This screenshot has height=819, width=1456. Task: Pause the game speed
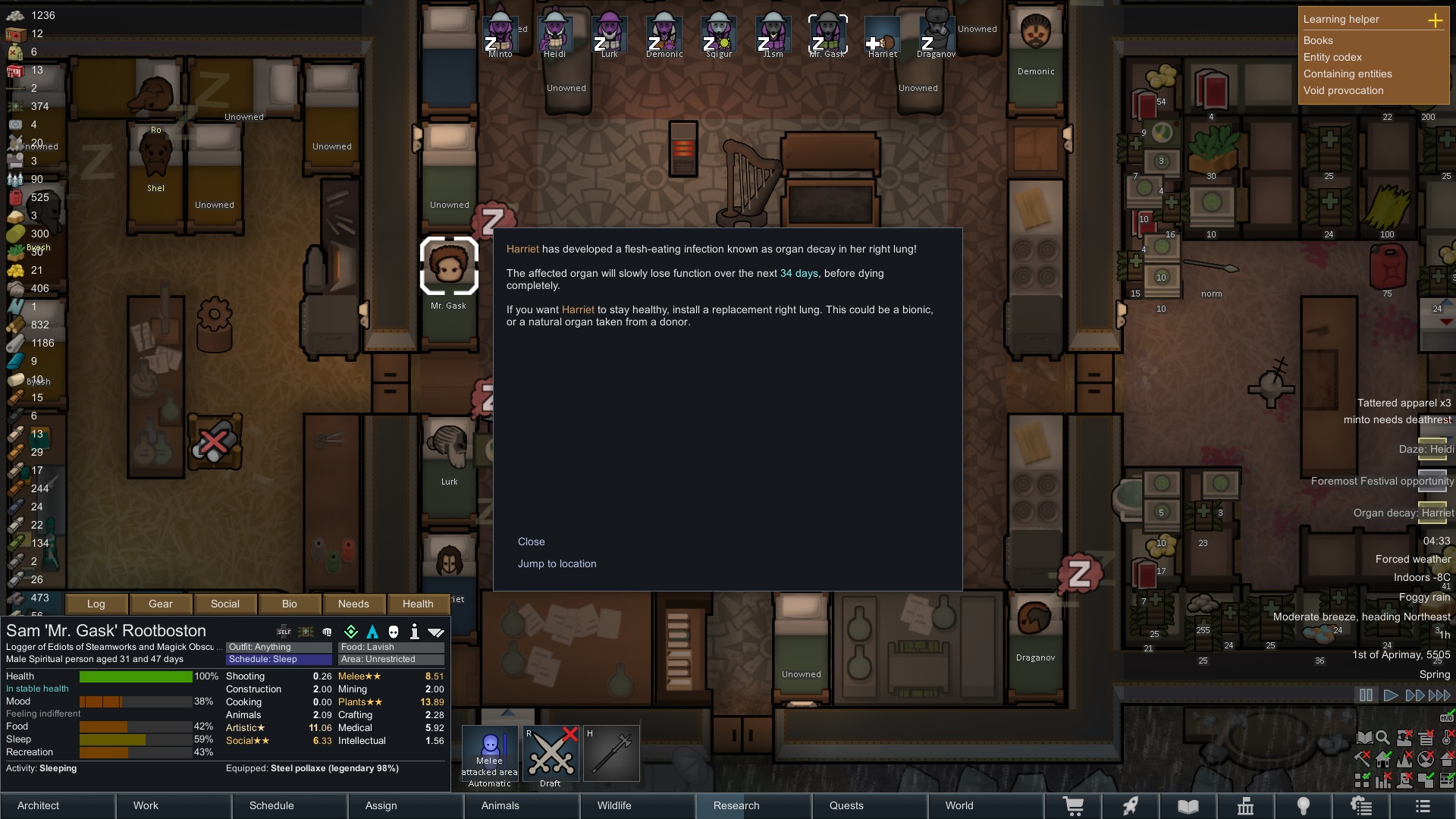tap(1366, 695)
